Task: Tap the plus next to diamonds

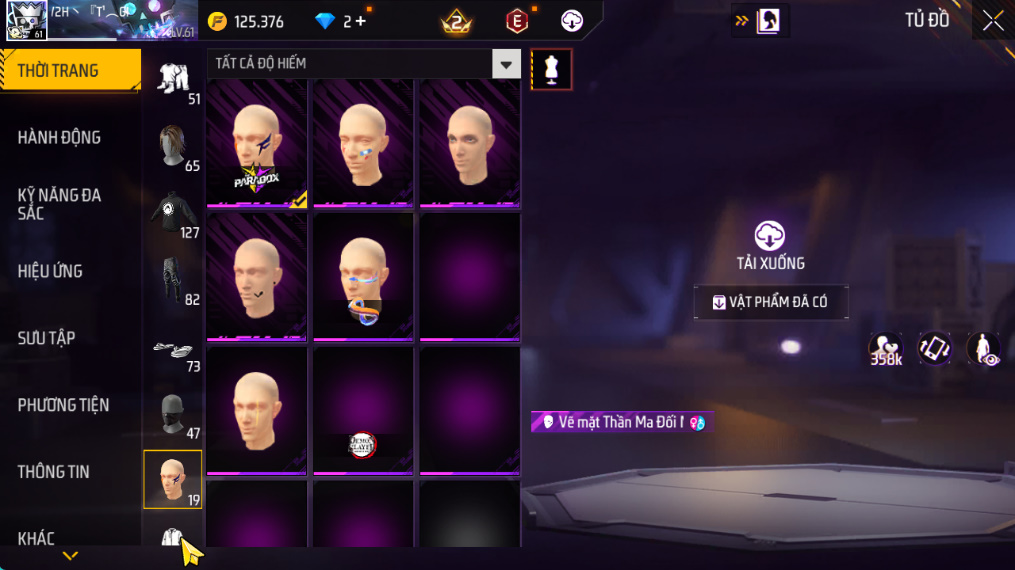Action: 361,21
